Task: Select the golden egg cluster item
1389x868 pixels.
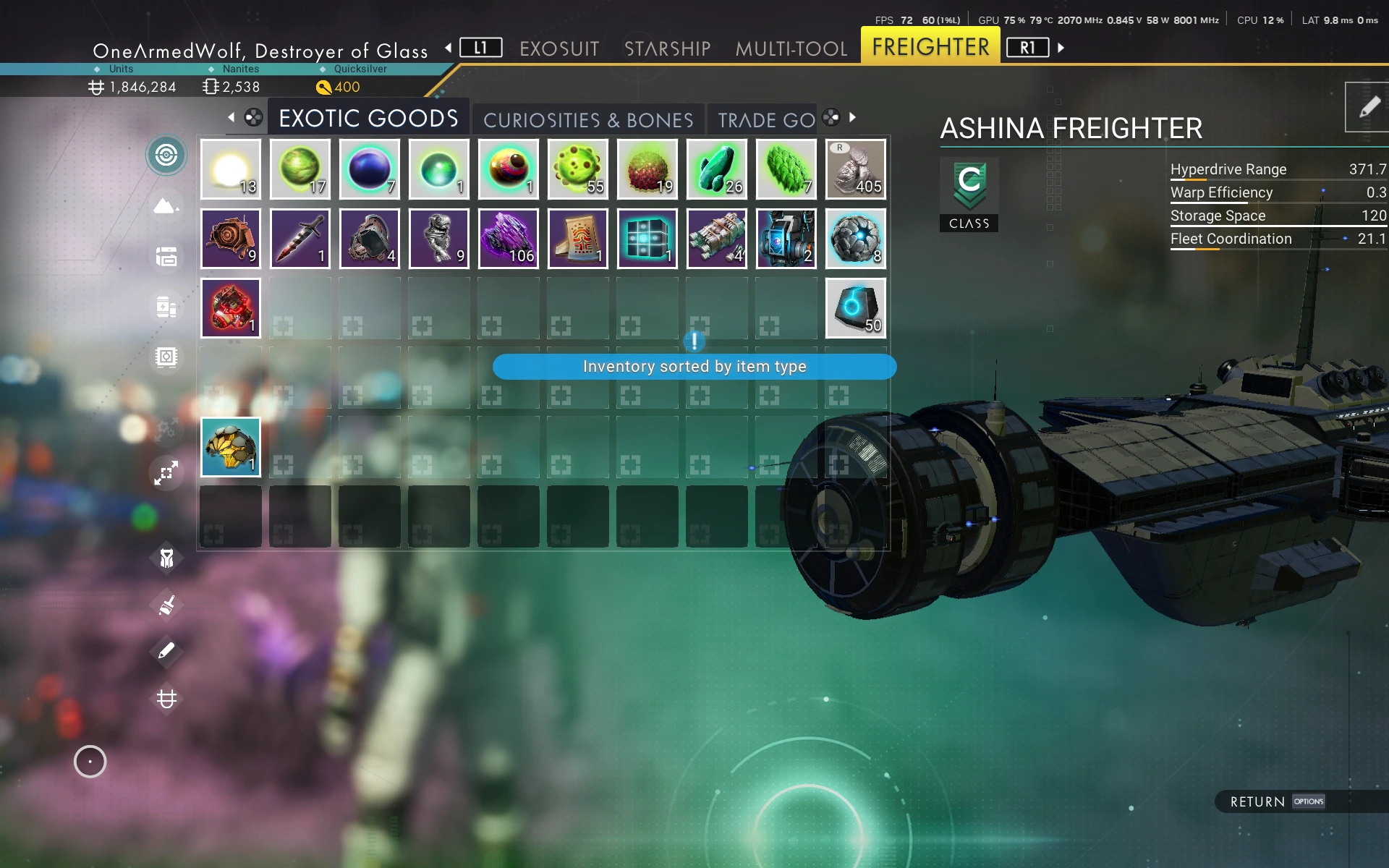Action: 231,447
